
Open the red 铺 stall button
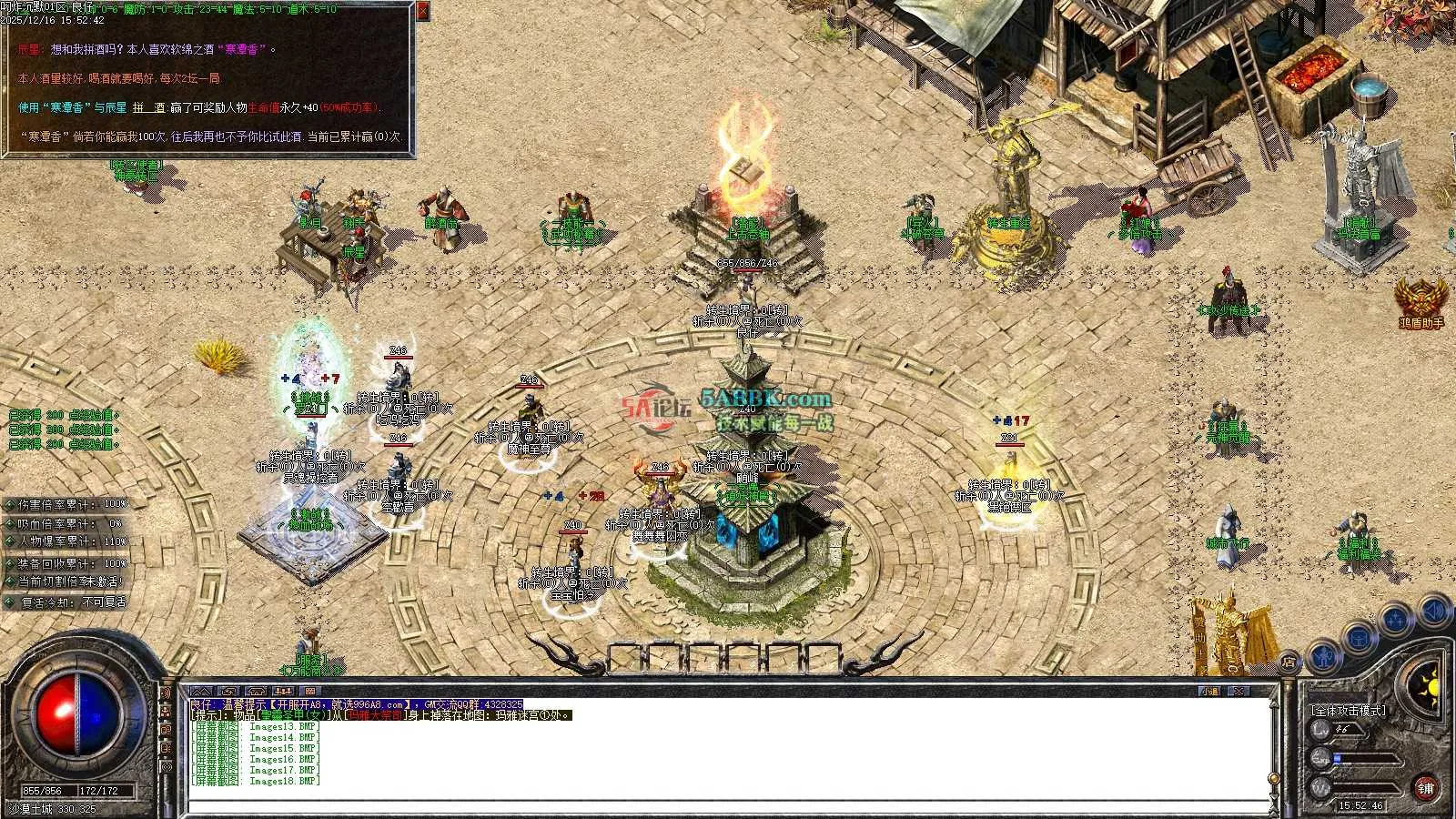[x=1426, y=788]
